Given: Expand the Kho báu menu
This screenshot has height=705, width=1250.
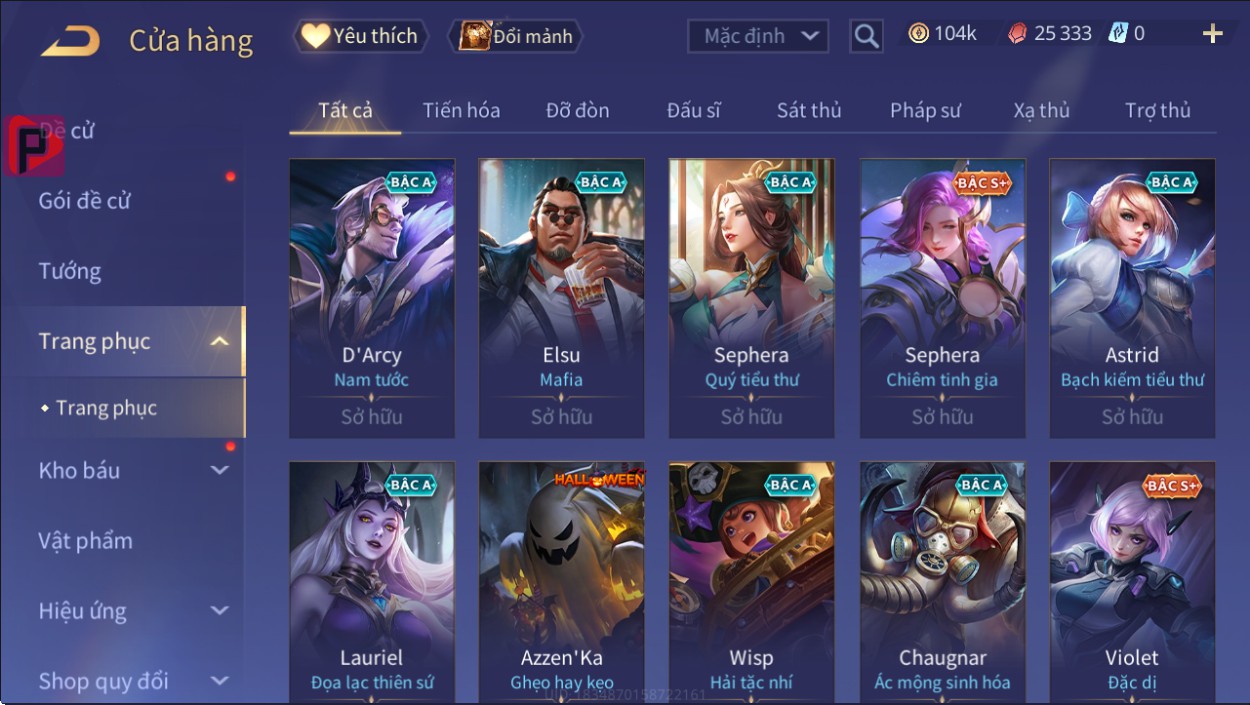Looking at the screenshot, I should click(x=130, y=470).
